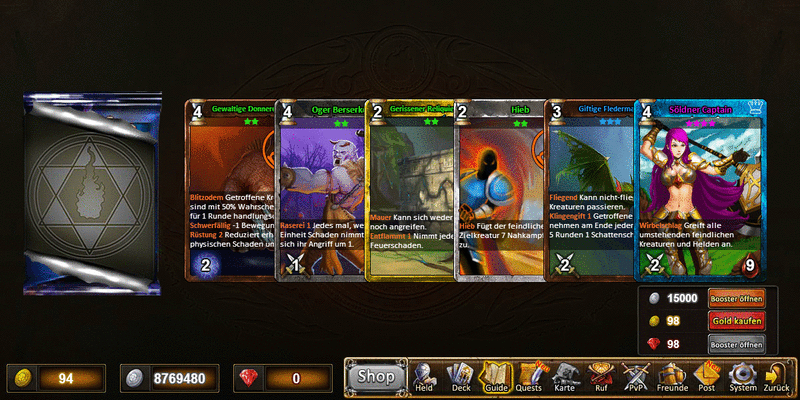Screen dimensions: 800x400
Task: Open the Shop
Action: click(377, 376)
